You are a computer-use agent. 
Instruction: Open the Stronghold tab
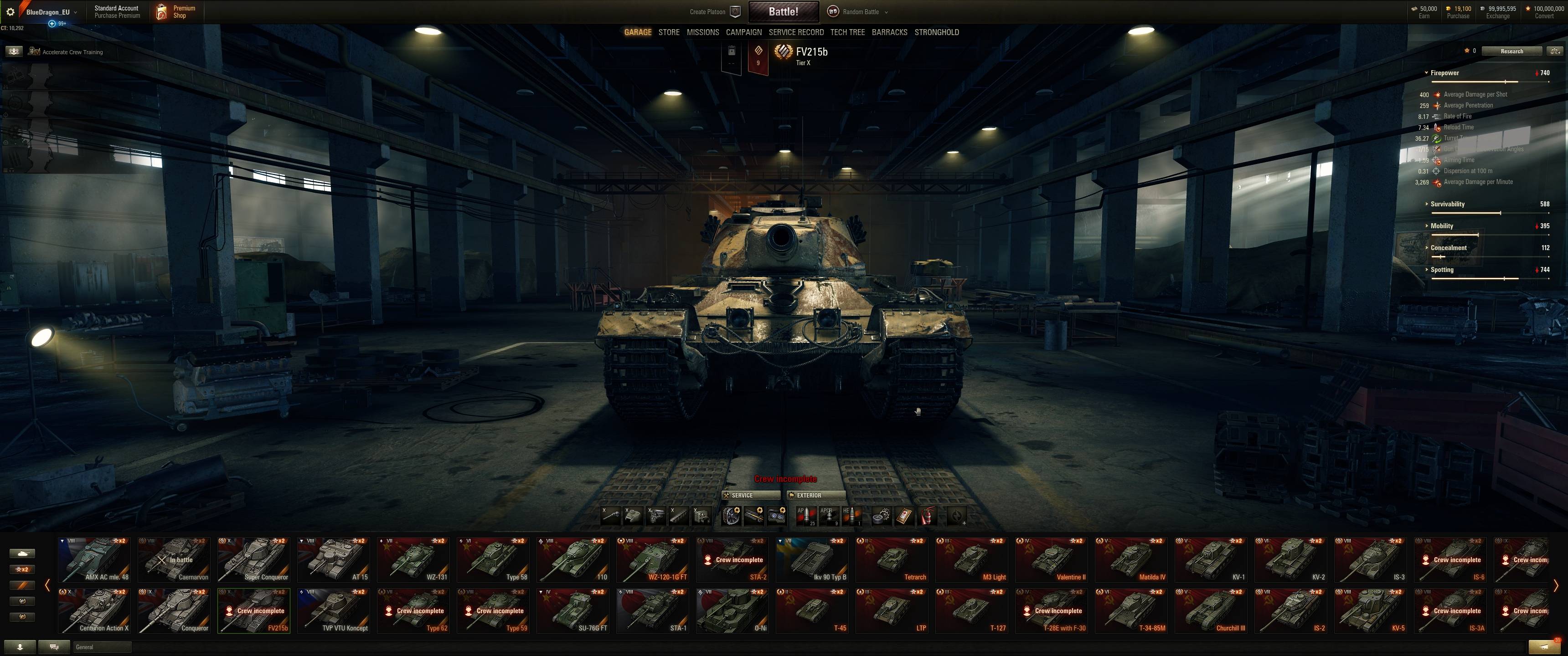click(936, 32)
